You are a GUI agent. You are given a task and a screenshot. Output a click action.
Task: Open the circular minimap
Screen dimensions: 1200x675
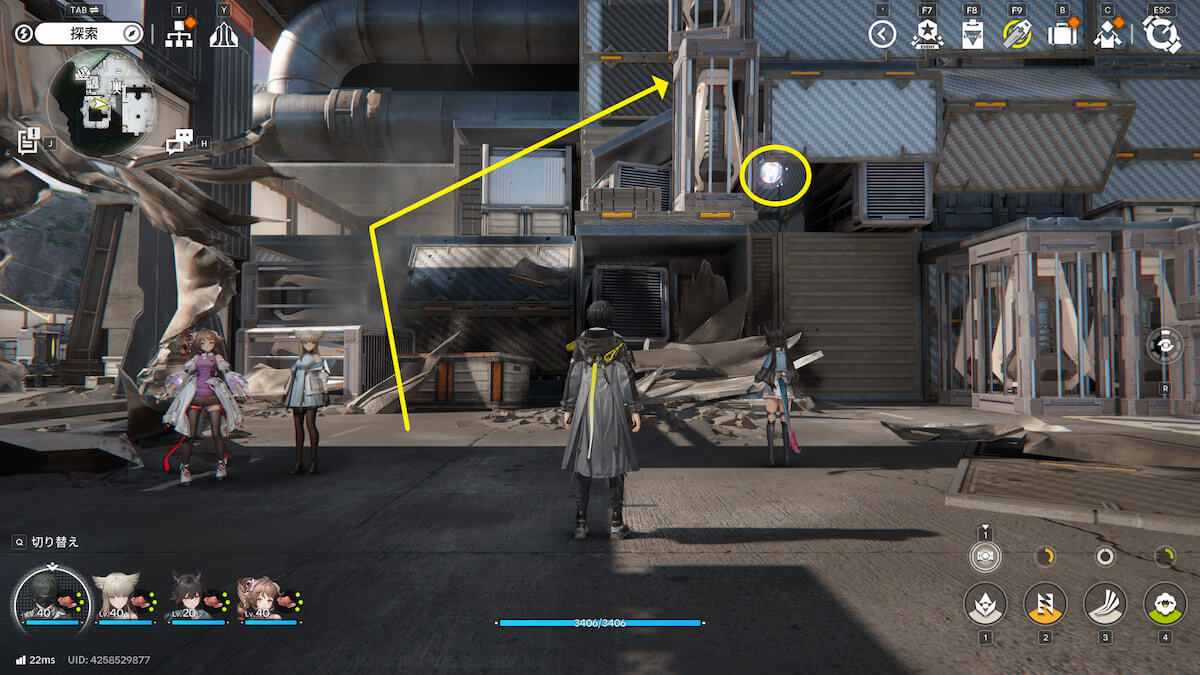tap(105, 101)
